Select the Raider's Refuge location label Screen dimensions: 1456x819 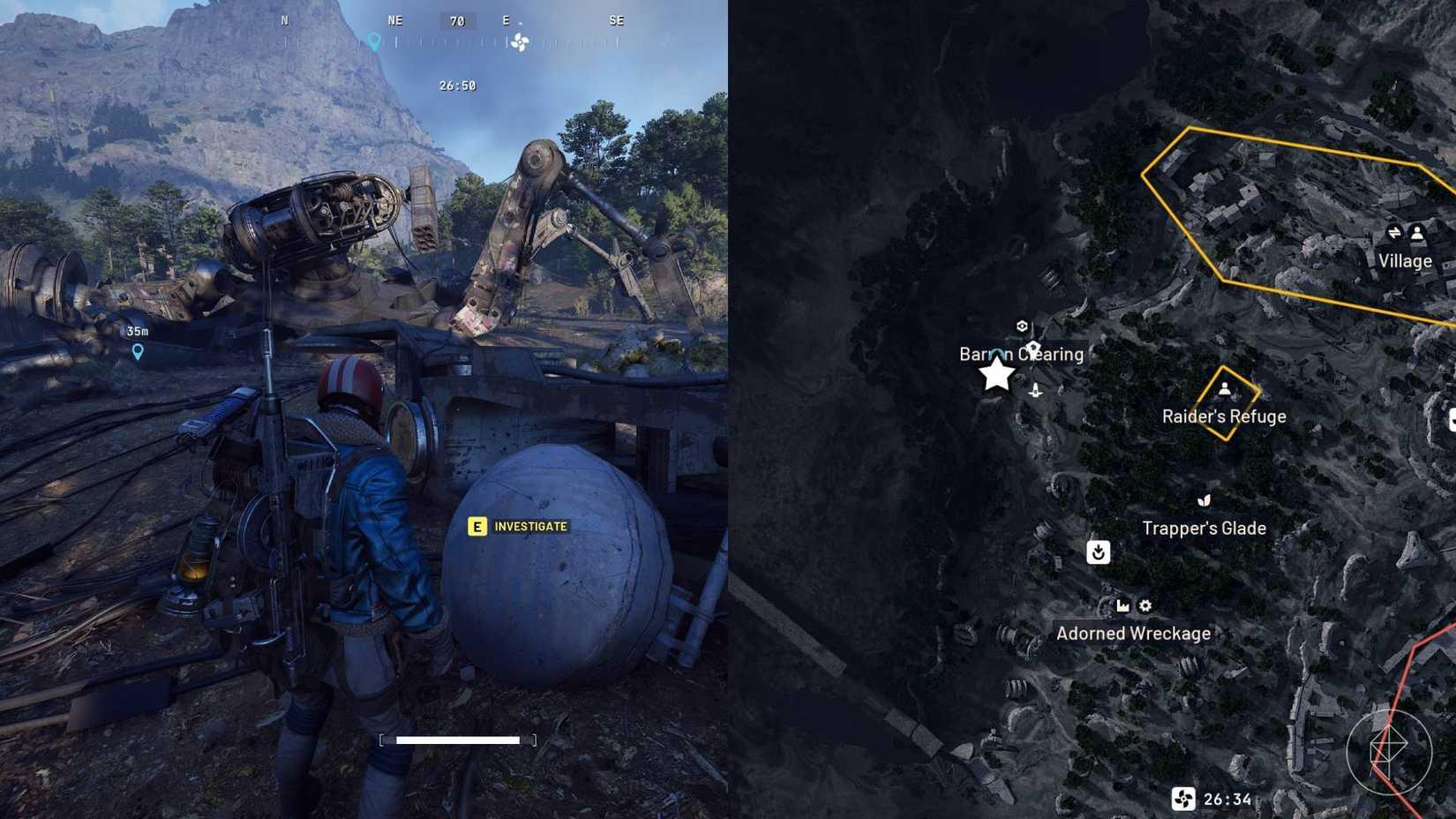click(1227, 416)
